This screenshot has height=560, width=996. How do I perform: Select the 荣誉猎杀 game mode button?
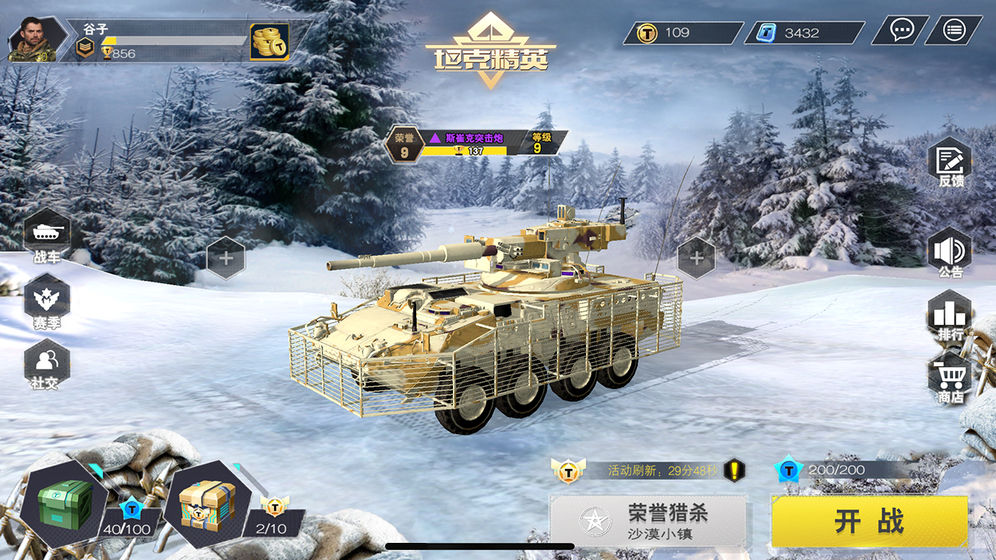pos(648,521)
